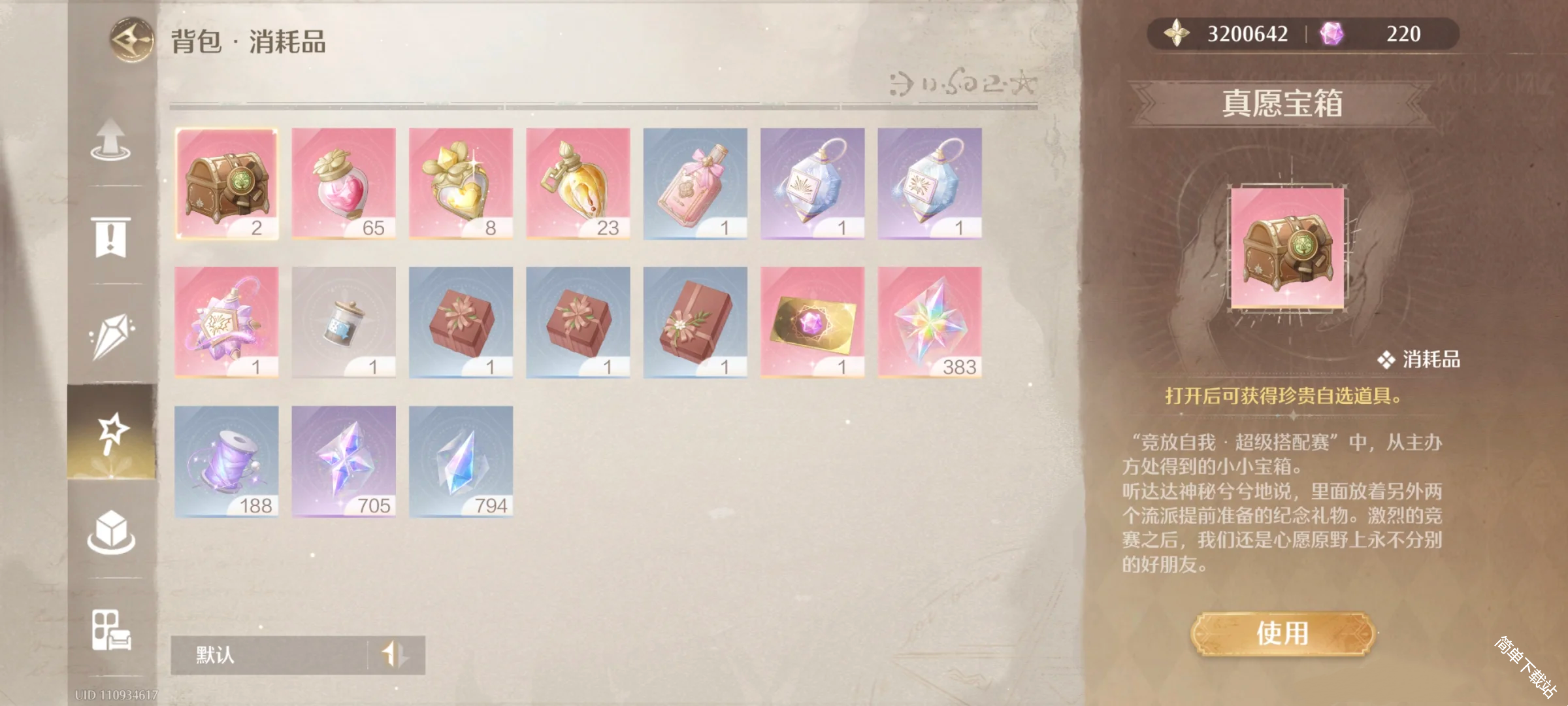Switch to the furniture layout category tab

click(111, 630)
